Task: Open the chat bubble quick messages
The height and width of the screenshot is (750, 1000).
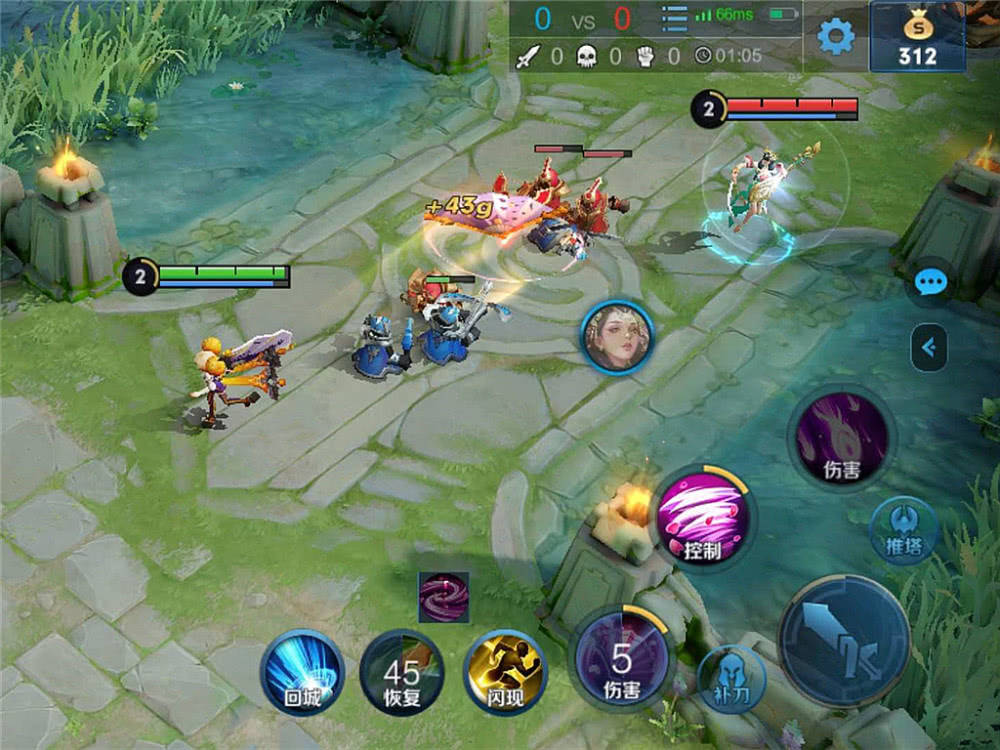Action: click(x=930, y=283)
